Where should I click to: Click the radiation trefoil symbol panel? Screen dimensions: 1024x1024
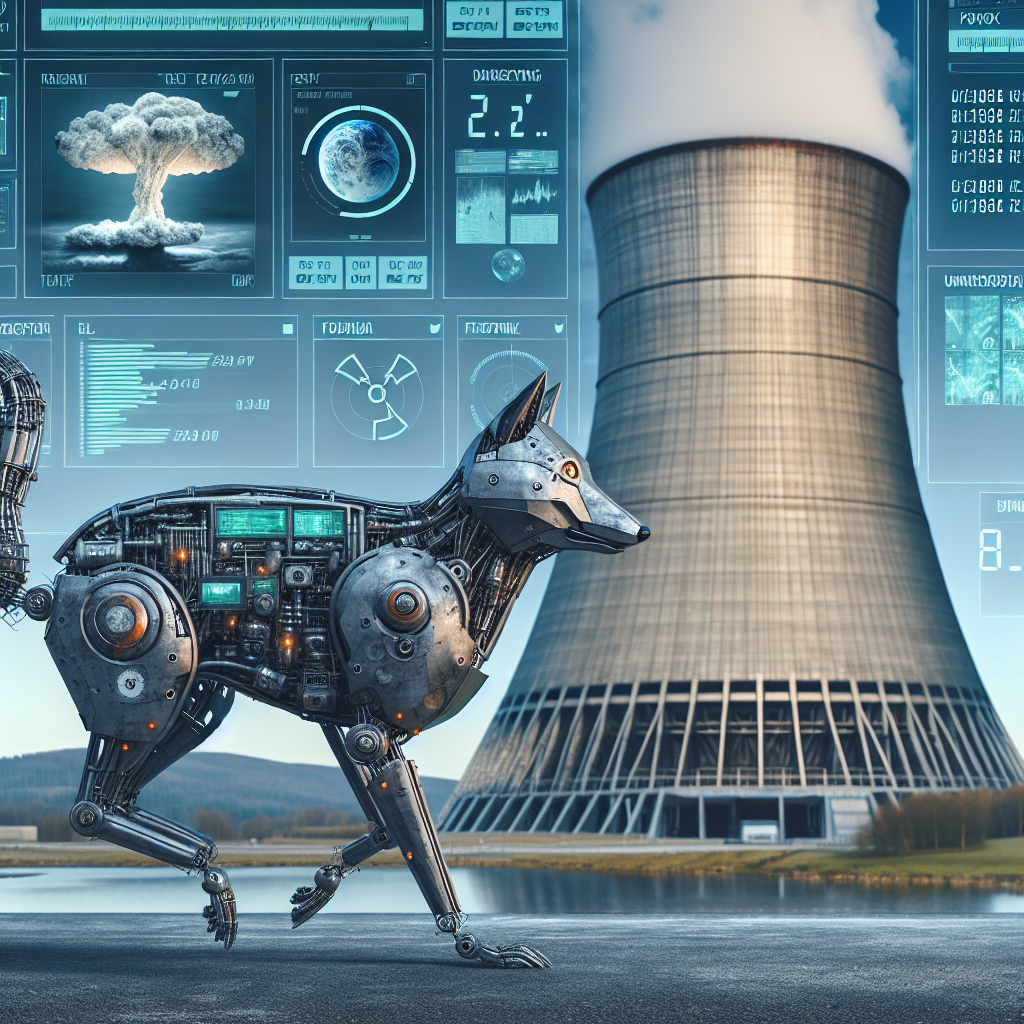[377, 392]
